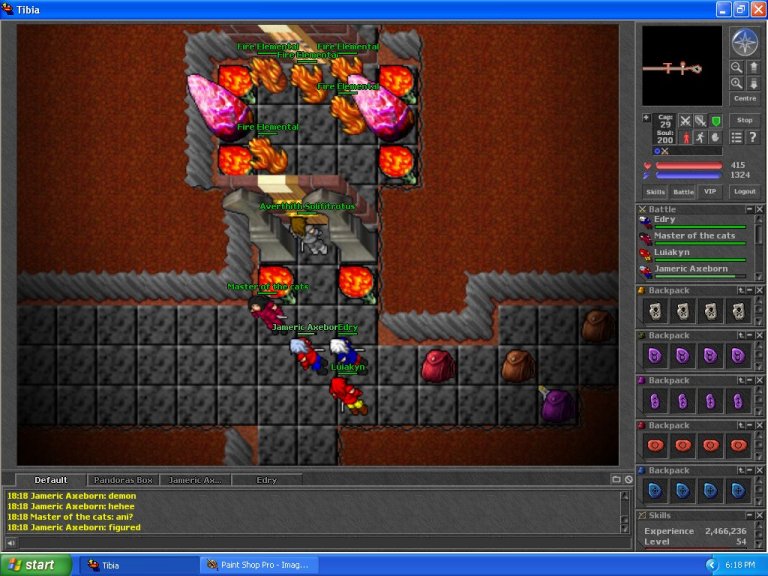This screenshot has height=576, width=768.
Task: Close the Skills panel
Action: coord(758,516)
